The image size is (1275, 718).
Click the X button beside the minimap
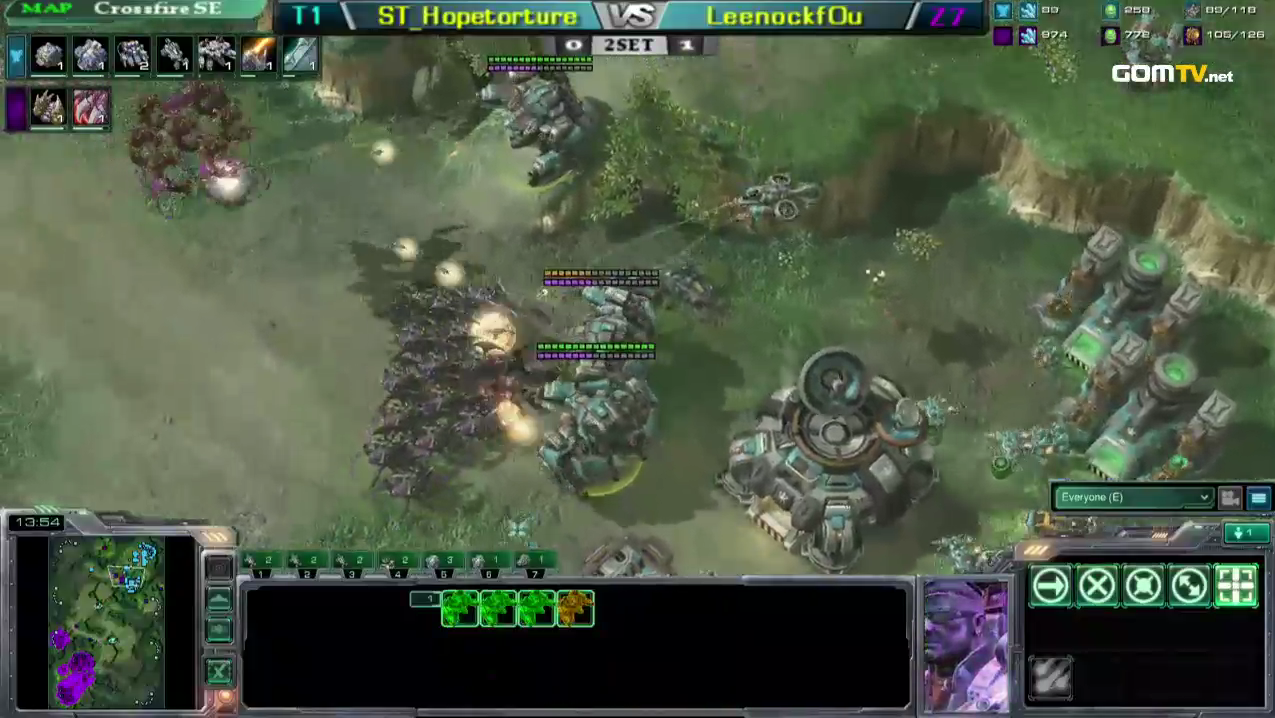pyautogui.click(x=219, y=672)
